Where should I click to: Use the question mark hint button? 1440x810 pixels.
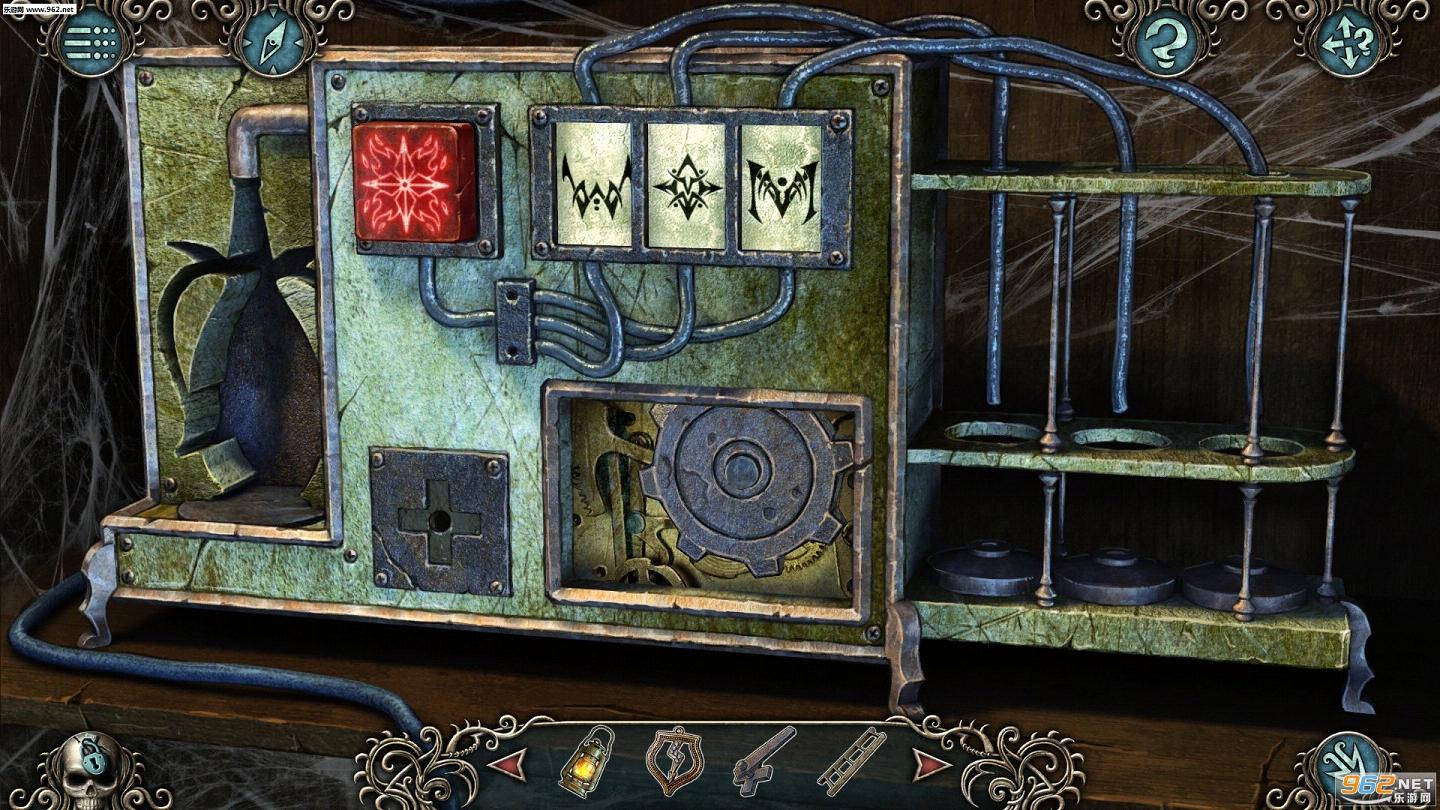click(x=1164, y=40)
